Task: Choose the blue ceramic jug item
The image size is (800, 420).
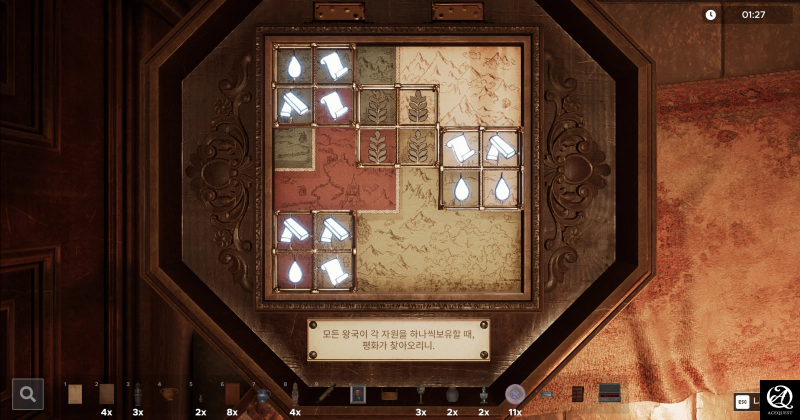Action: tap(263, 394)
